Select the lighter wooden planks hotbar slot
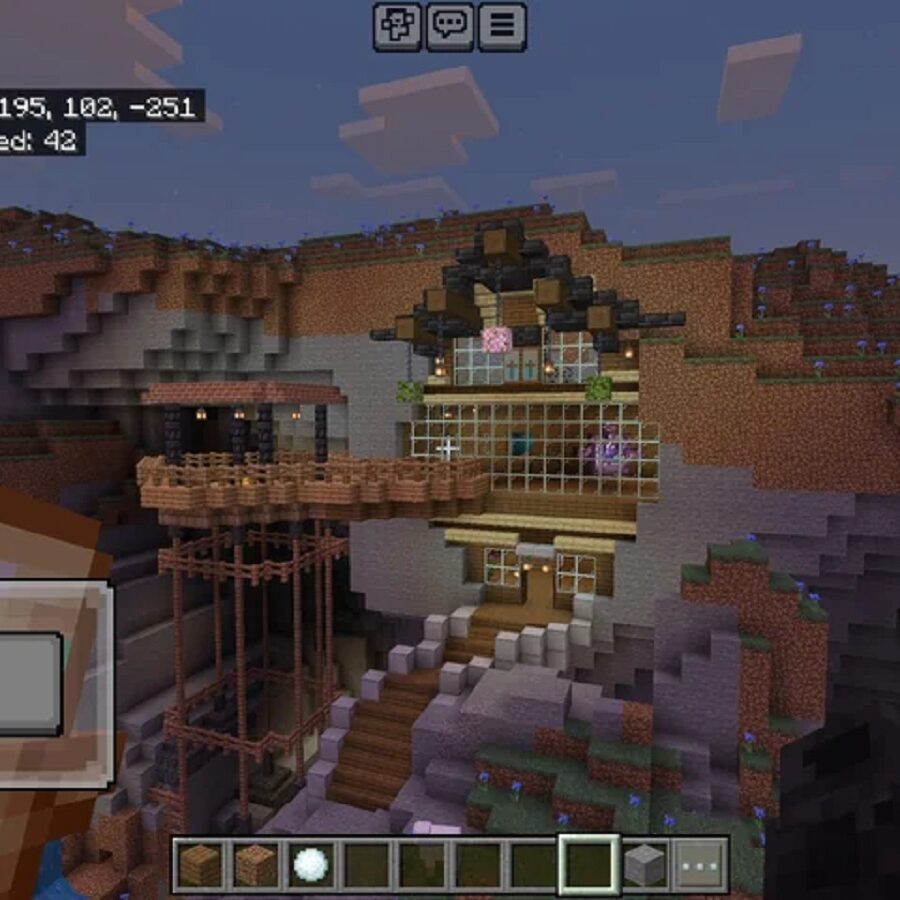Viewport: 900px width, 900px height. tap(200, 865)
